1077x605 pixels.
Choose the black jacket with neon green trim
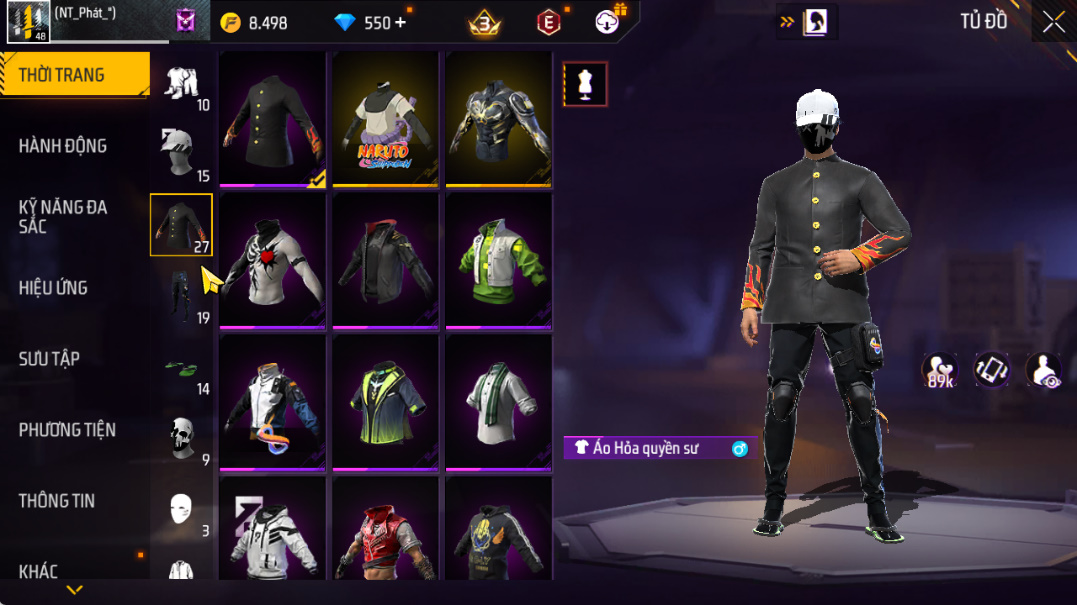click(385, 402)
